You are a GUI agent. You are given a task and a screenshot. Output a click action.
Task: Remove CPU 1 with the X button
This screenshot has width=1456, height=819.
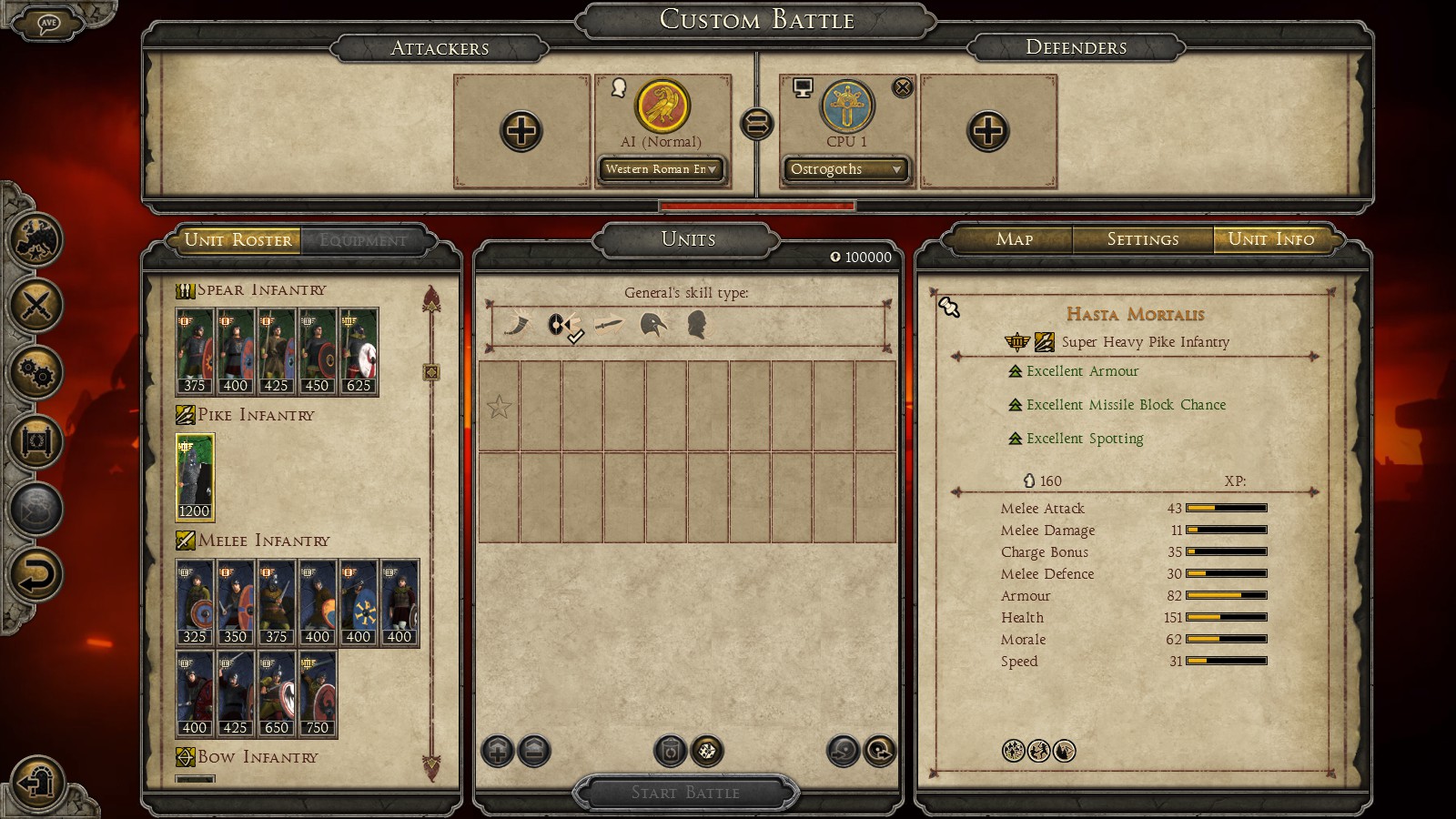tap(902, 87)
